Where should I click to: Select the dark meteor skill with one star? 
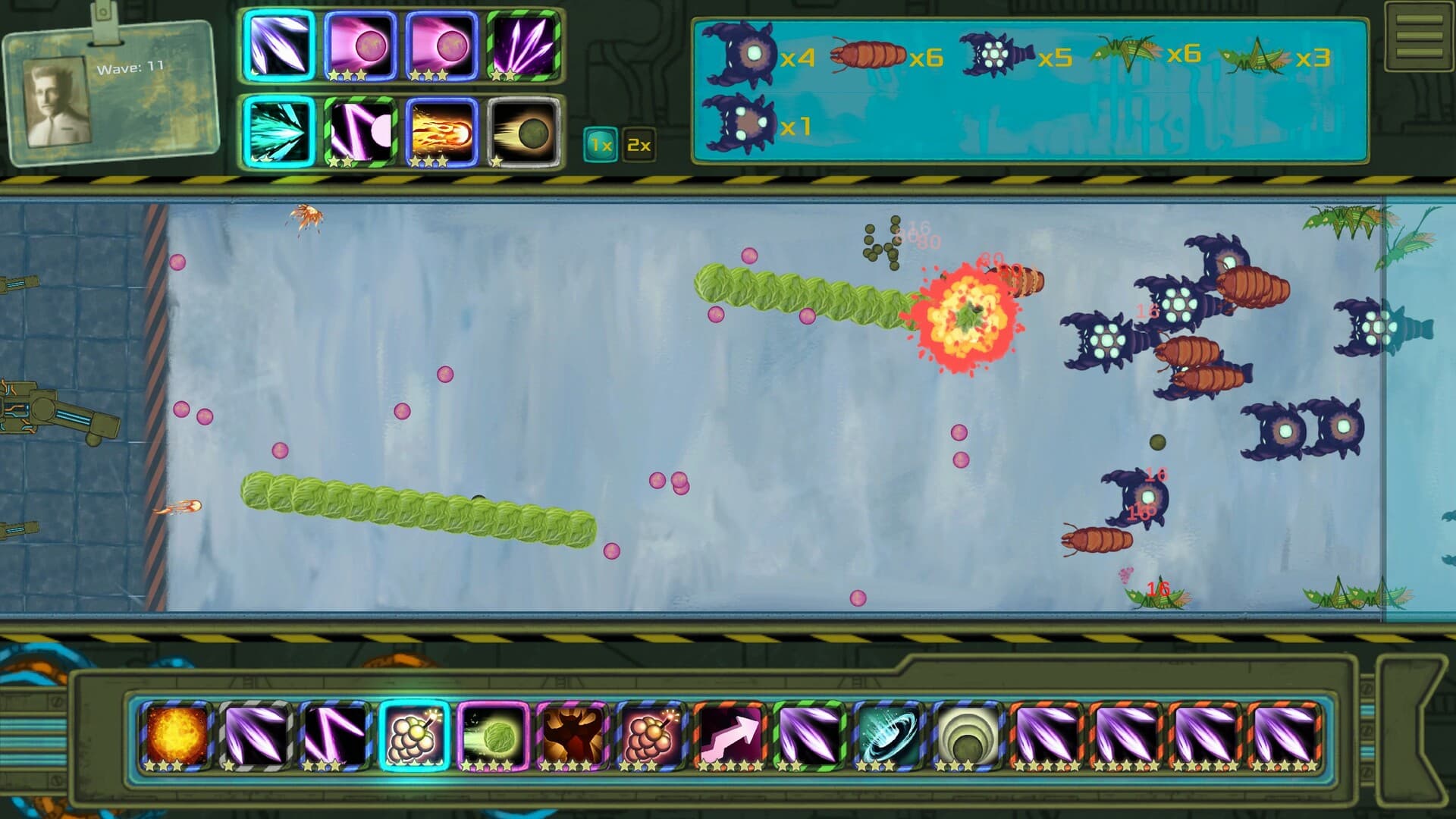tap(523, 133)
